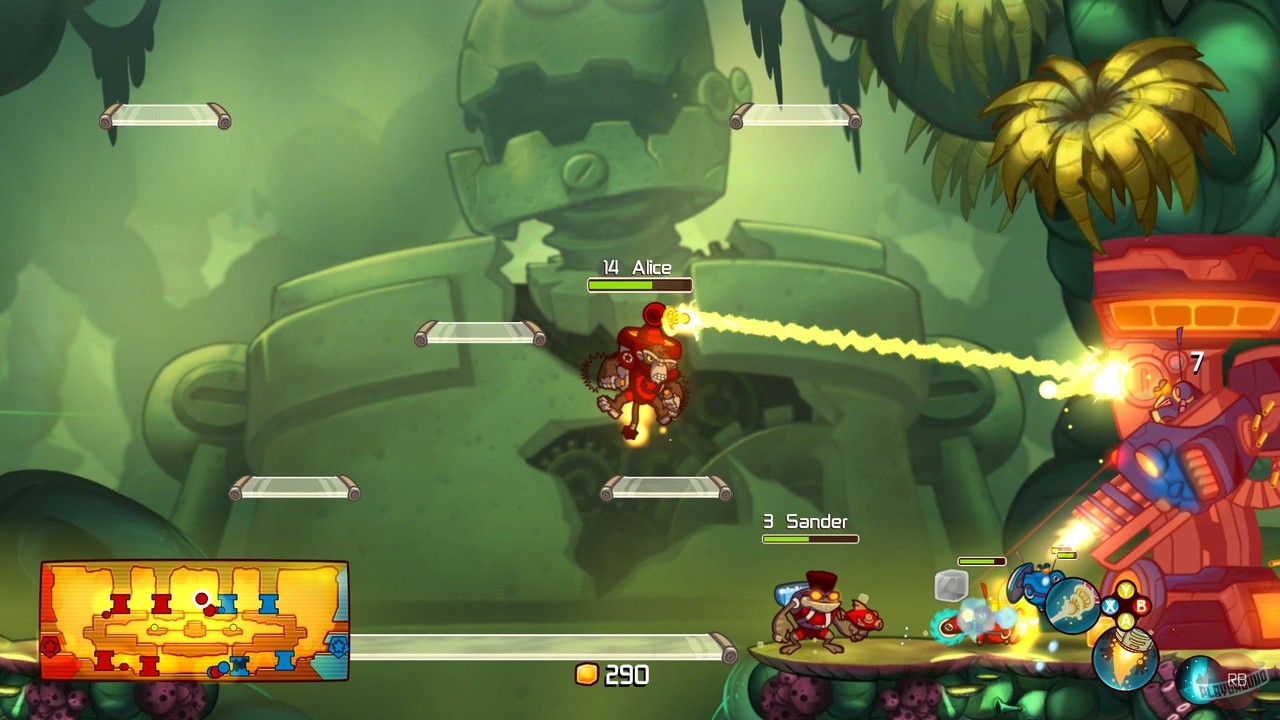Select the blue team base icon on minimap
Screen dimensions: 1280x720
(x=338, y=645)
